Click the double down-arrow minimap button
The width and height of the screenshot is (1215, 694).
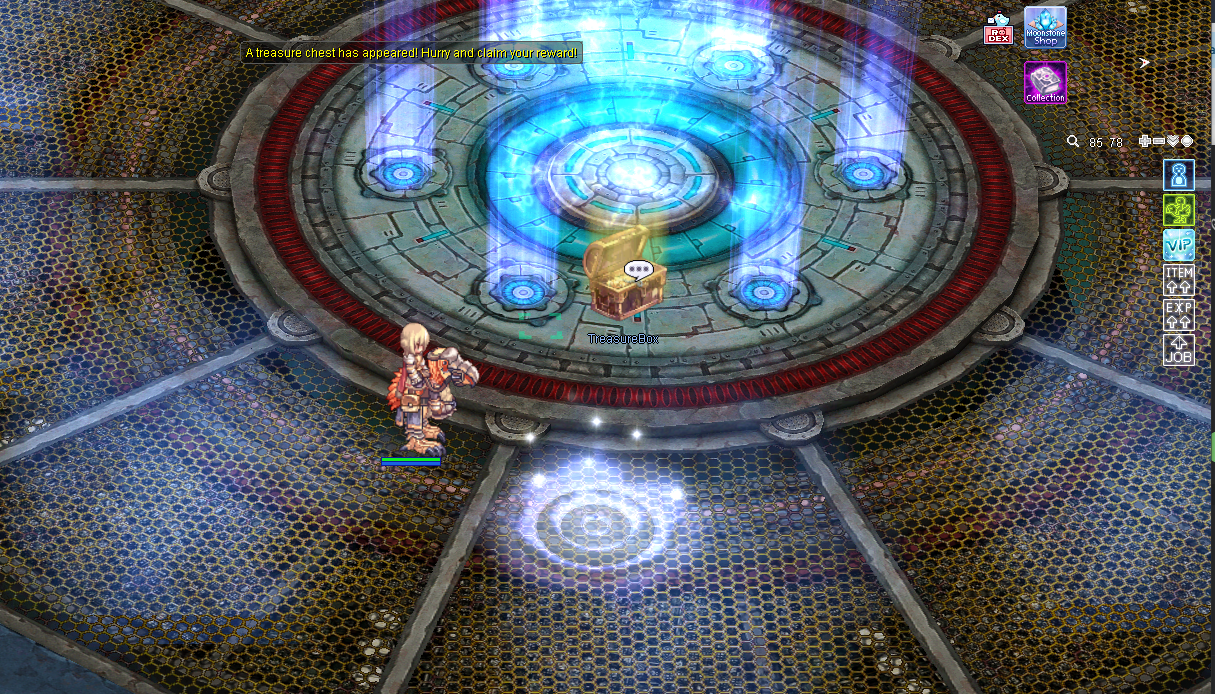1173,142
